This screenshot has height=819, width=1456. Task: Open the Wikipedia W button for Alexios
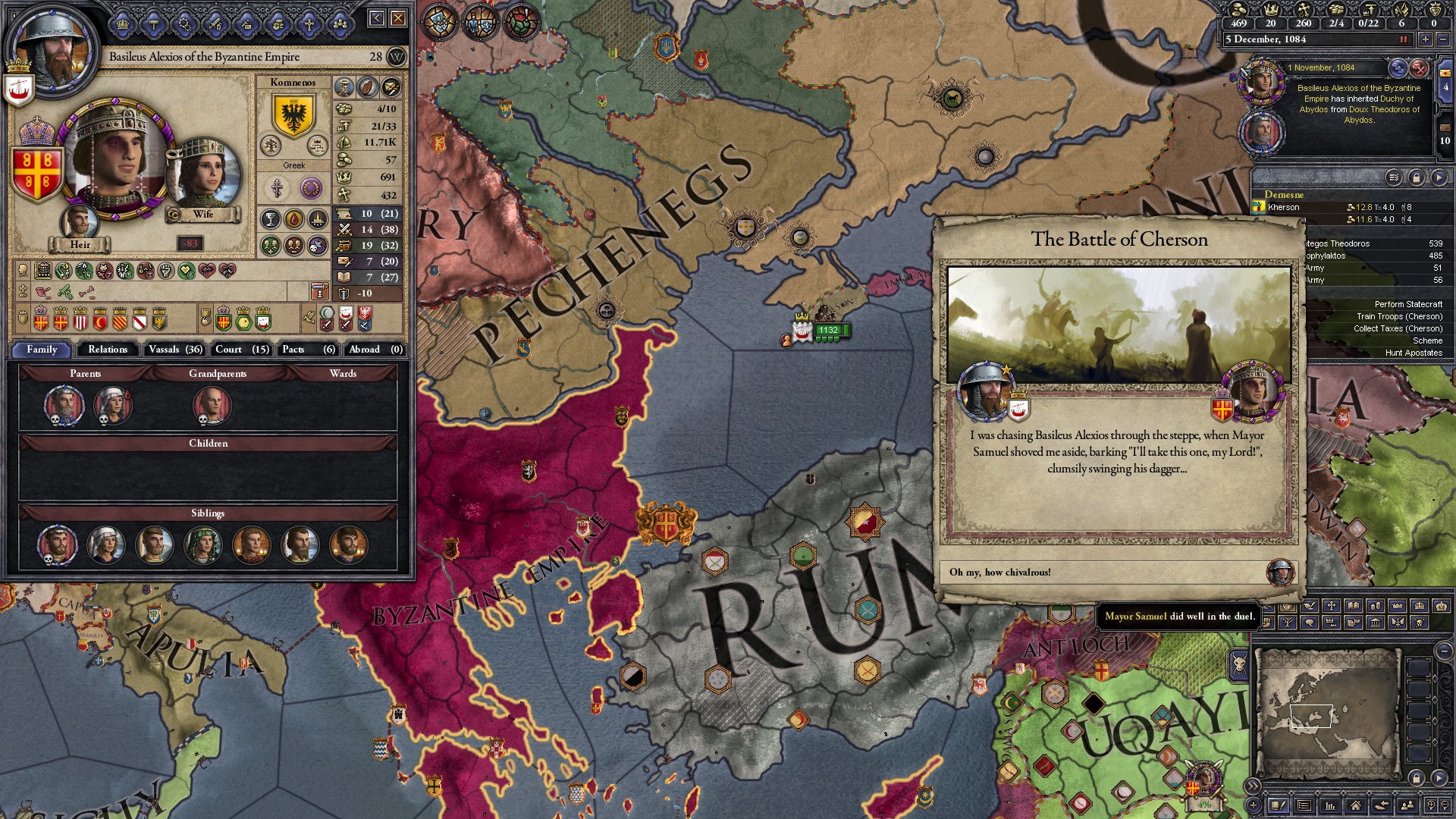[397, 57]
